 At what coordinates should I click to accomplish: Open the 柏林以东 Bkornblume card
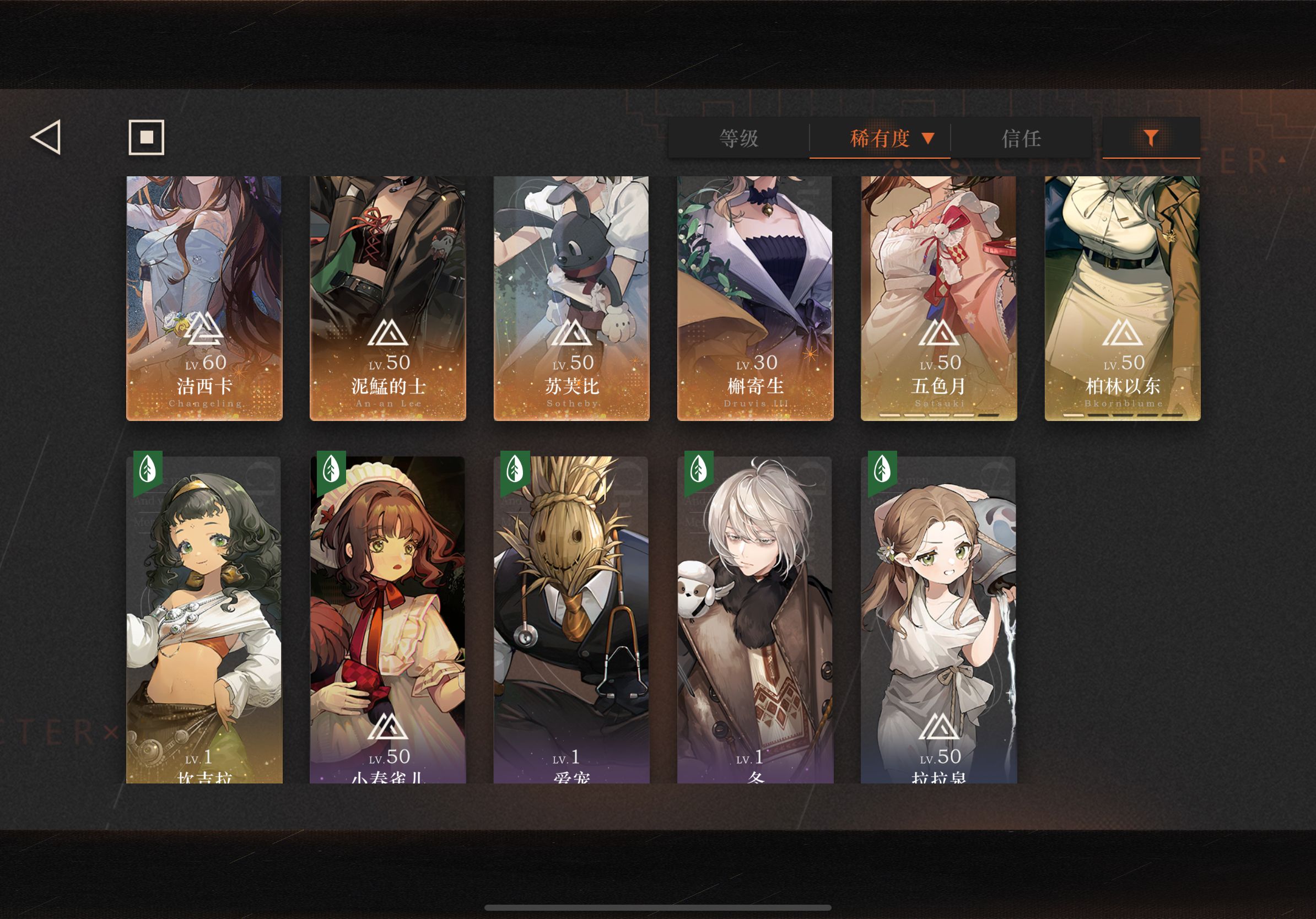[1122, 298]
